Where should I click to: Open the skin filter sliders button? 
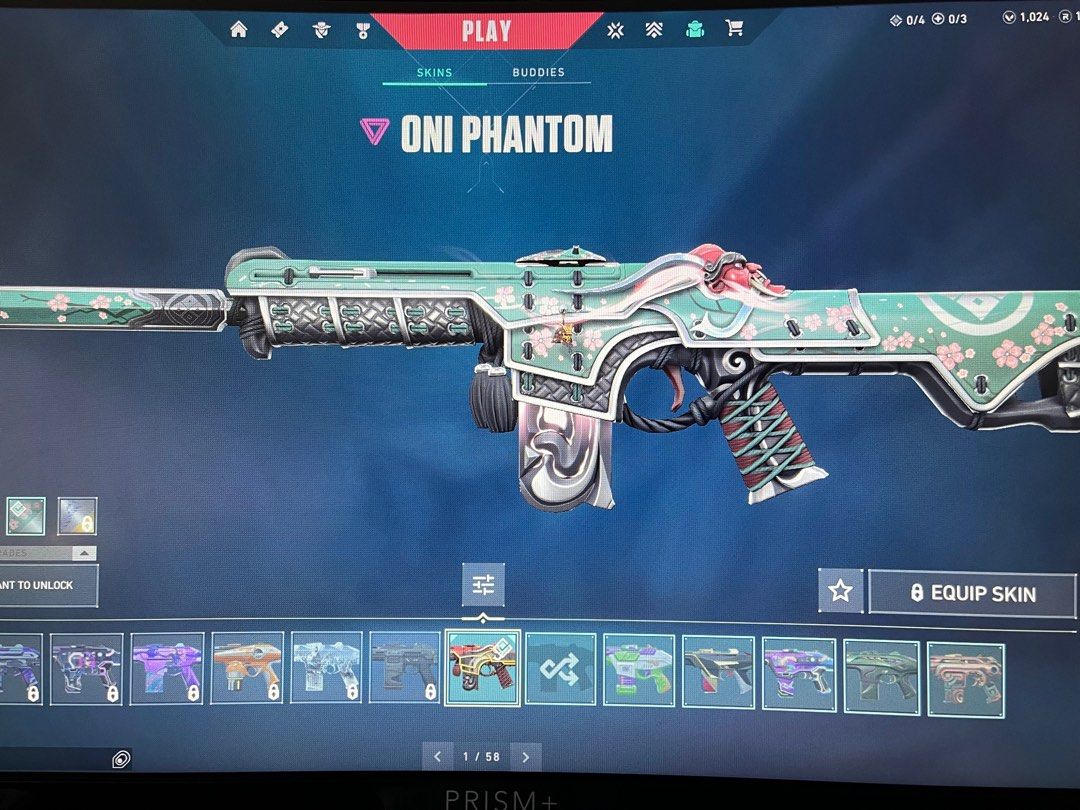pos(483,584)
